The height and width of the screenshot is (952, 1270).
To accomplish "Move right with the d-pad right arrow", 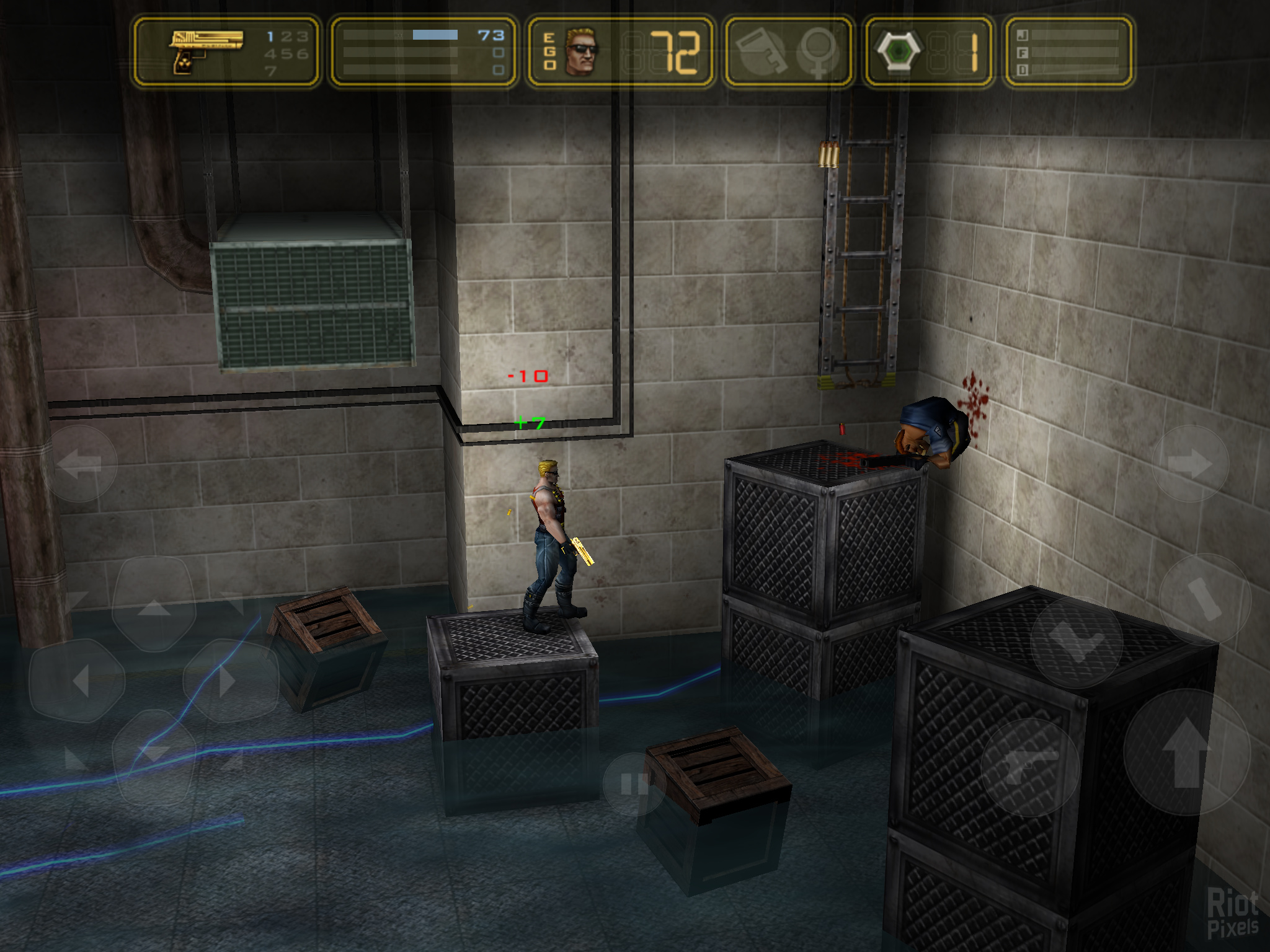I will click(x=229, y=681).
